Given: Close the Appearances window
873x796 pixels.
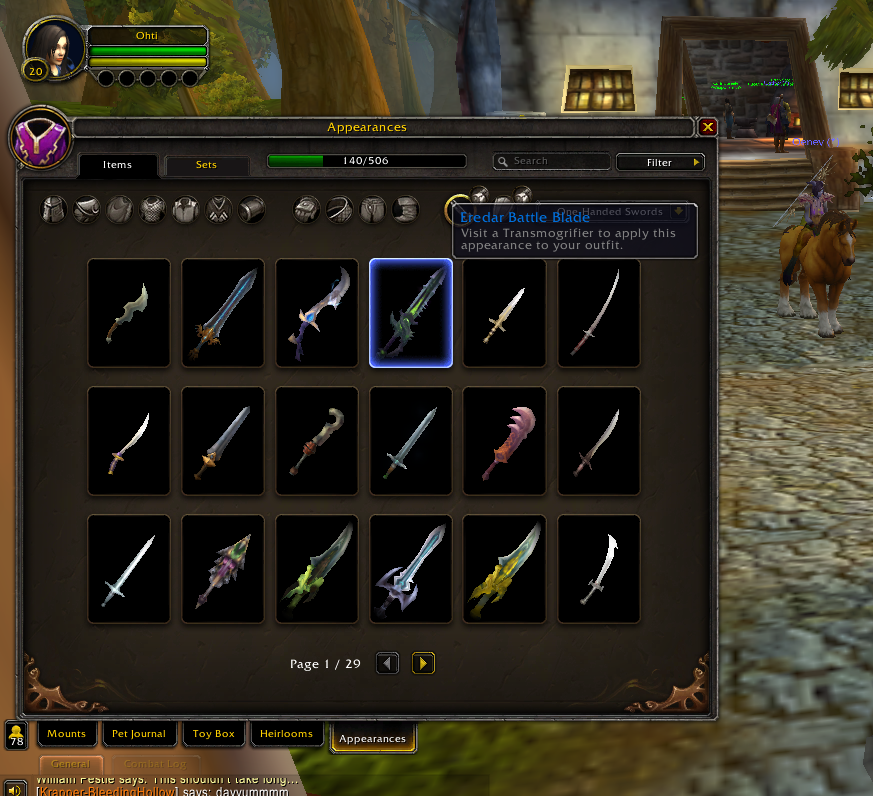Looking at the screenshot, I should click(x=707, y=127).
